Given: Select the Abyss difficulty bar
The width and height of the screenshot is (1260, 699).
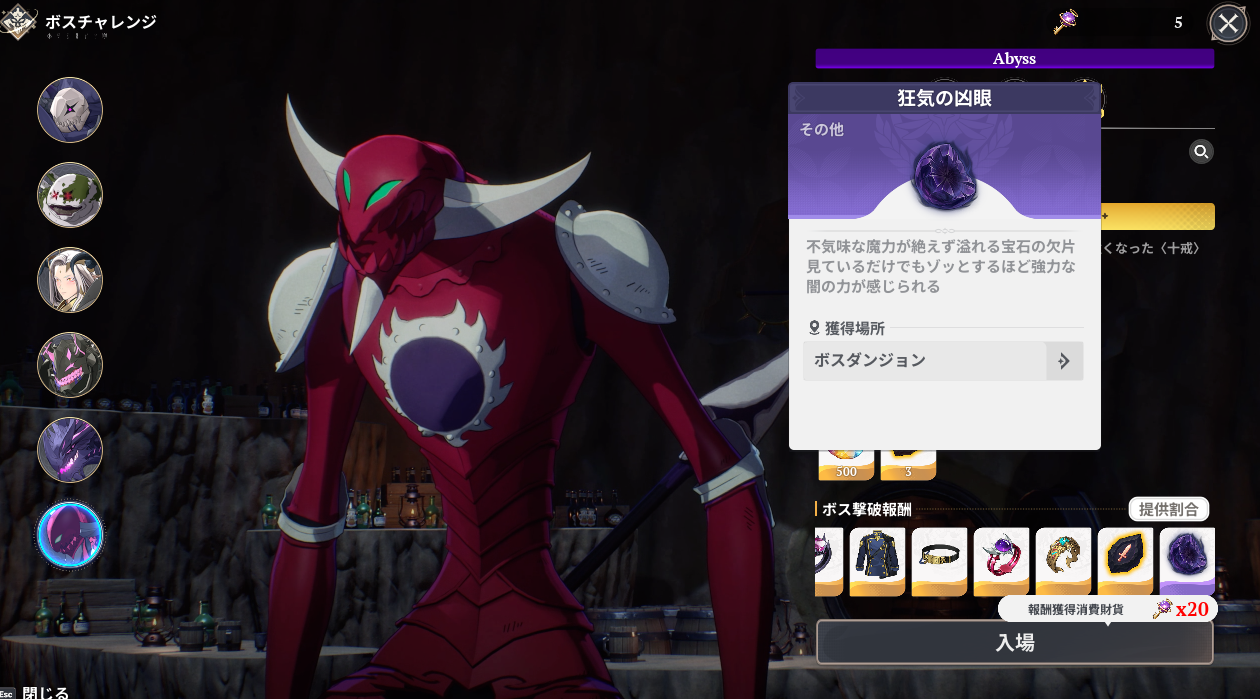Looking at the screenshot, I should coord(1014,59).
